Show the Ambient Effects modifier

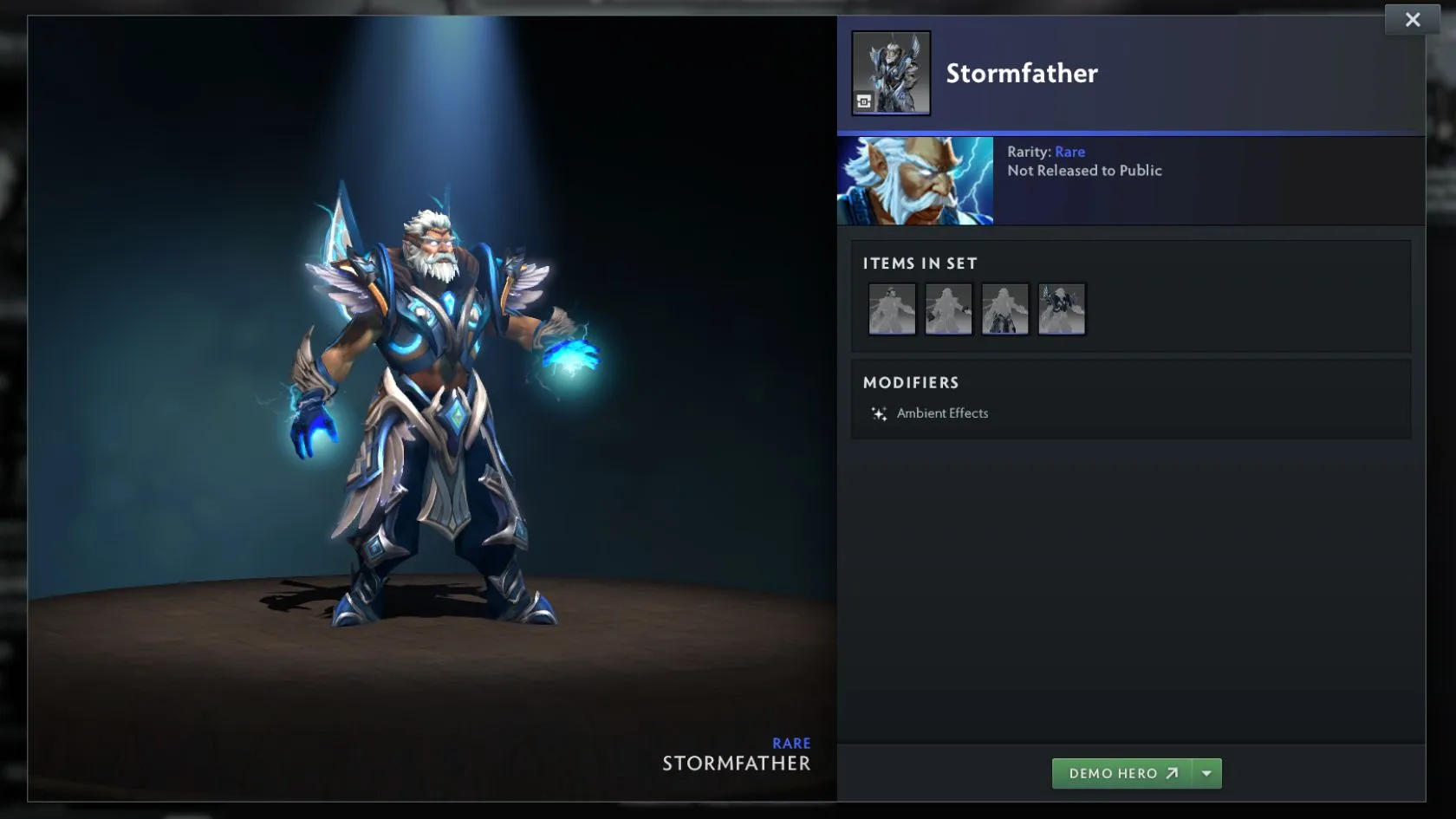click(941, 413)
